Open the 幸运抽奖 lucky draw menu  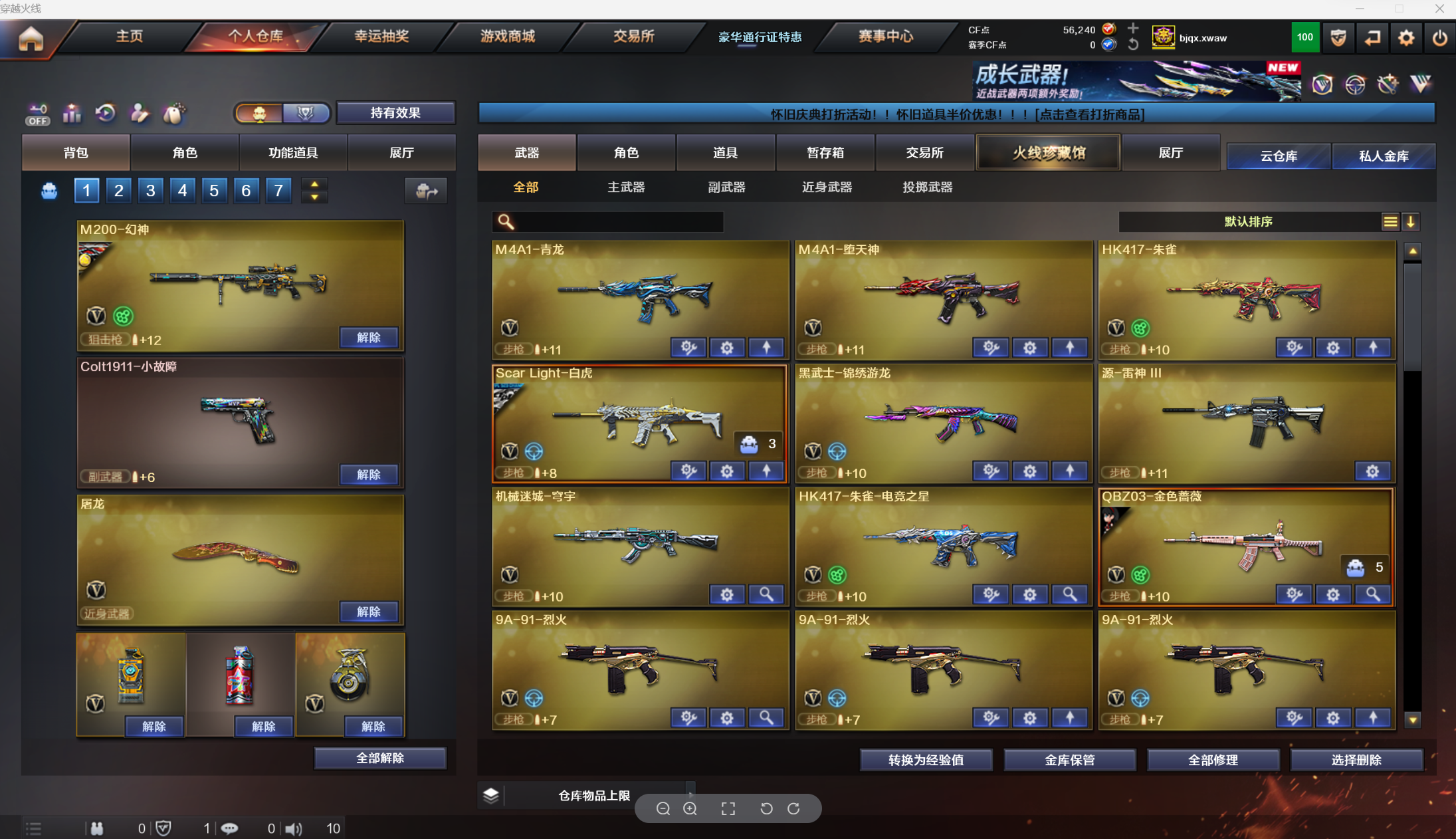(381, 37)
